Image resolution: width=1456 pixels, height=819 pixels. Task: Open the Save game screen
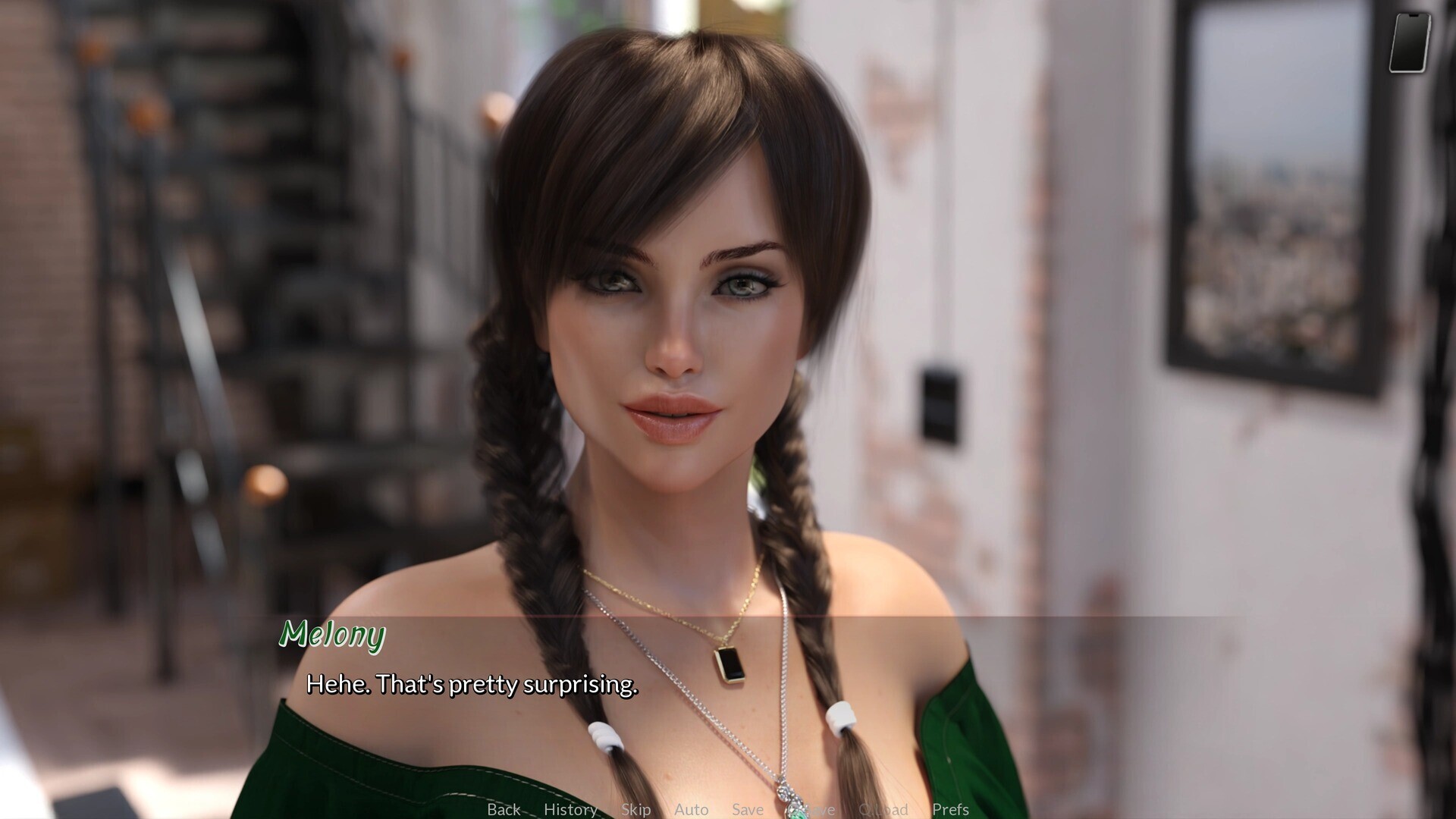(747, 809)
